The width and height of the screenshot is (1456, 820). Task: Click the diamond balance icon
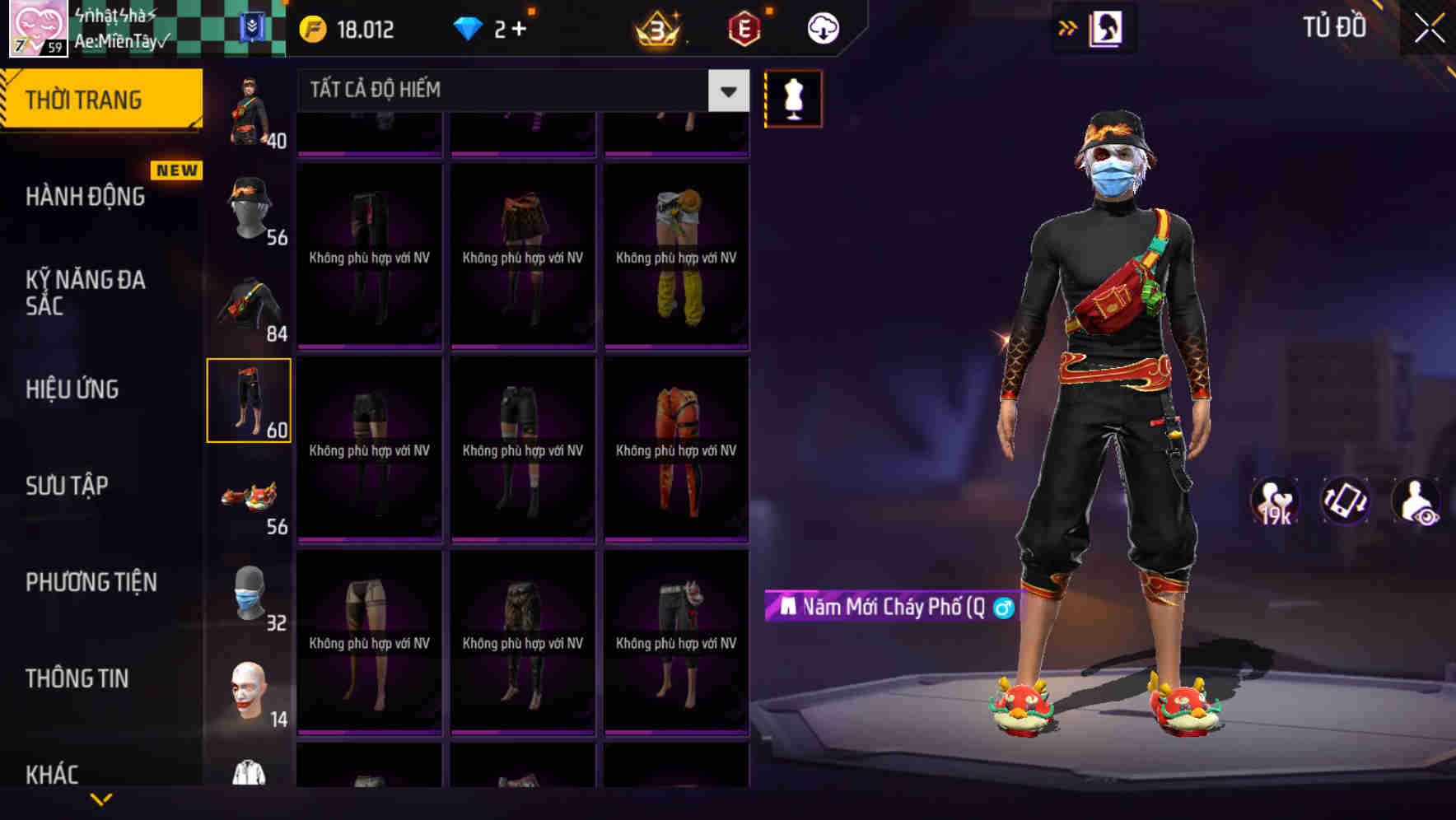(x=468, y=27)
